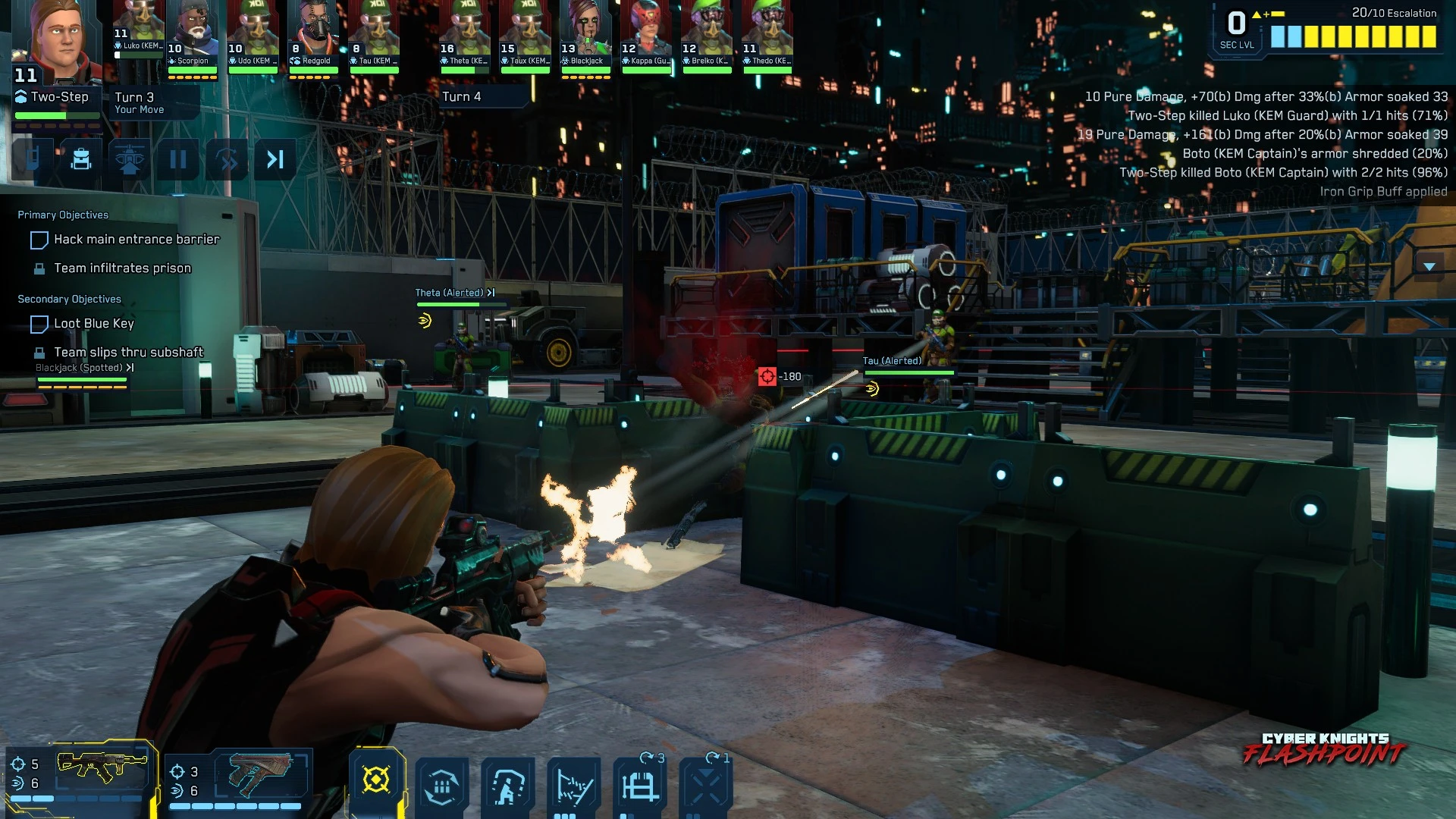
Task: Click the Blackjack portrait in turn order
Action: click(x=585, y=34)
